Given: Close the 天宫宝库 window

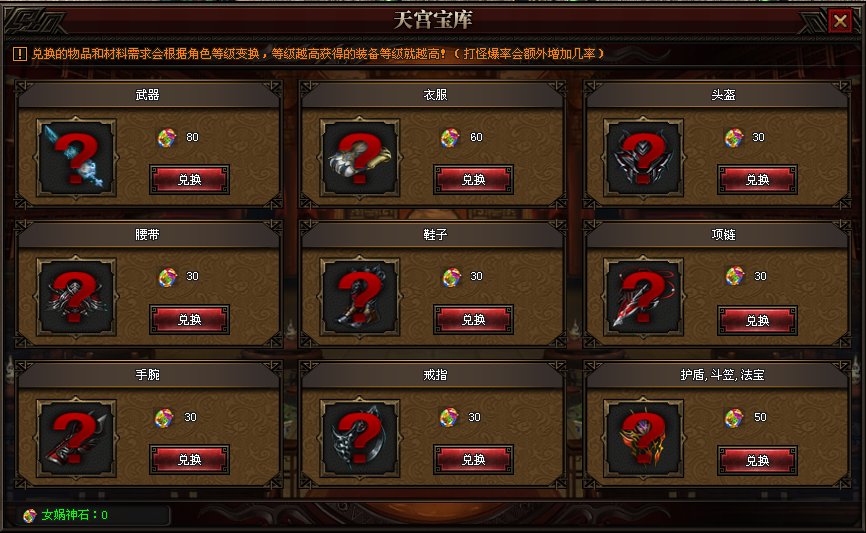Looking at the screenshot, I should (x=840, y=19).
